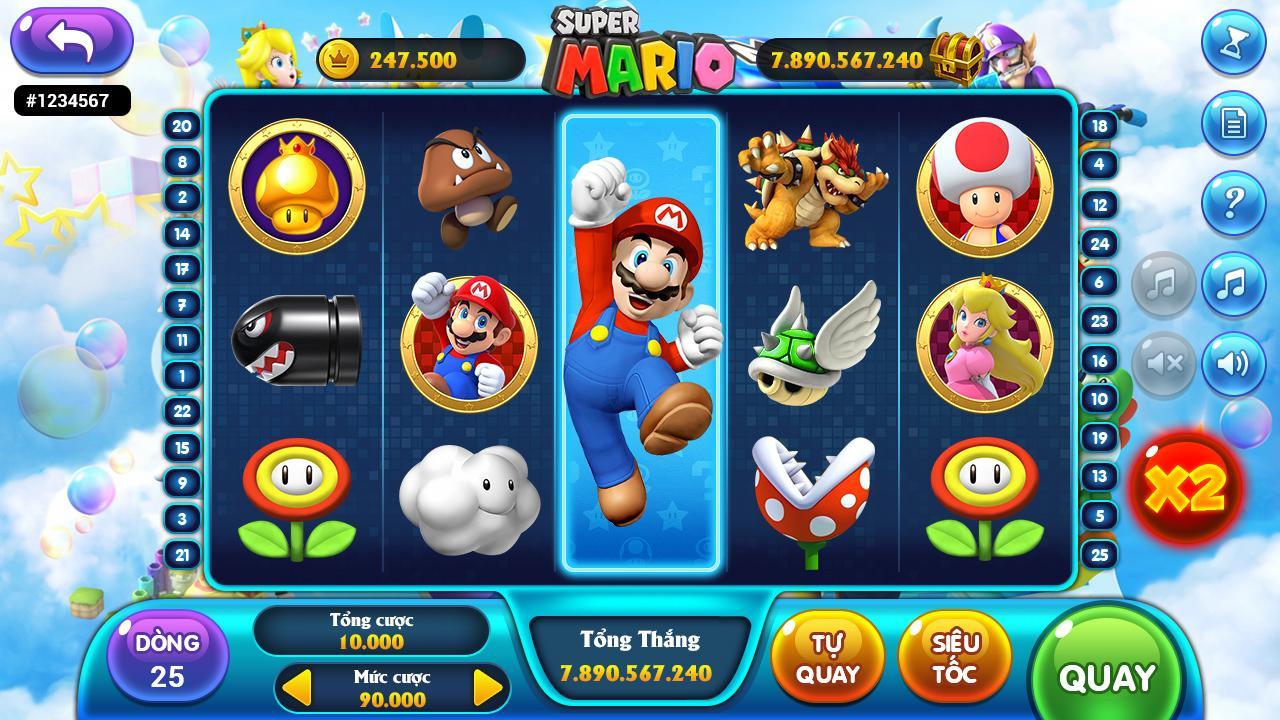Go back with the purple arrow button
This screenshot has height=720, width=1280.
[71, 40]
